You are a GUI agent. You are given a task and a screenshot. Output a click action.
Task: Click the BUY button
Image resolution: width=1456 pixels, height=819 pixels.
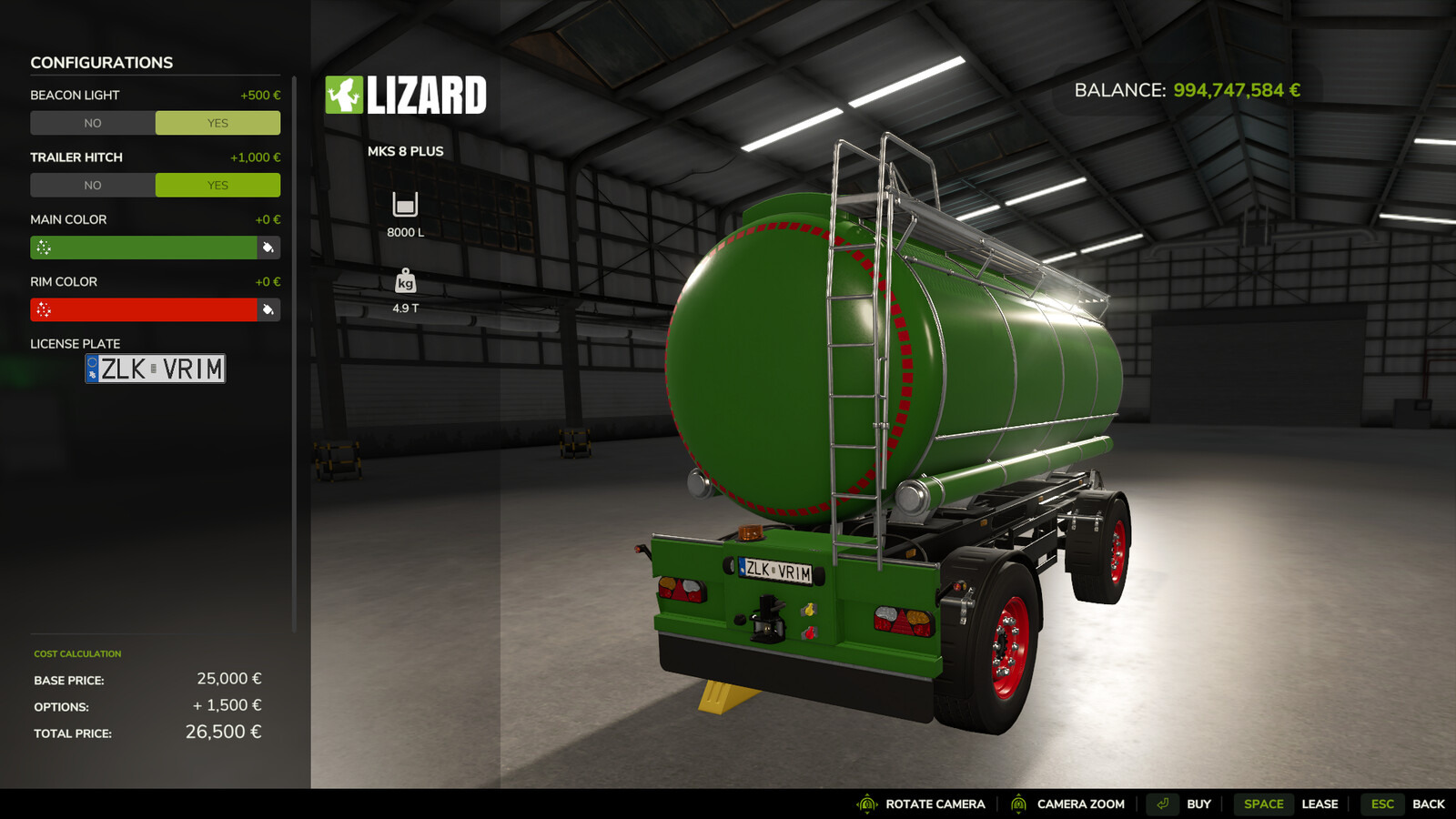click(1198, 804)
